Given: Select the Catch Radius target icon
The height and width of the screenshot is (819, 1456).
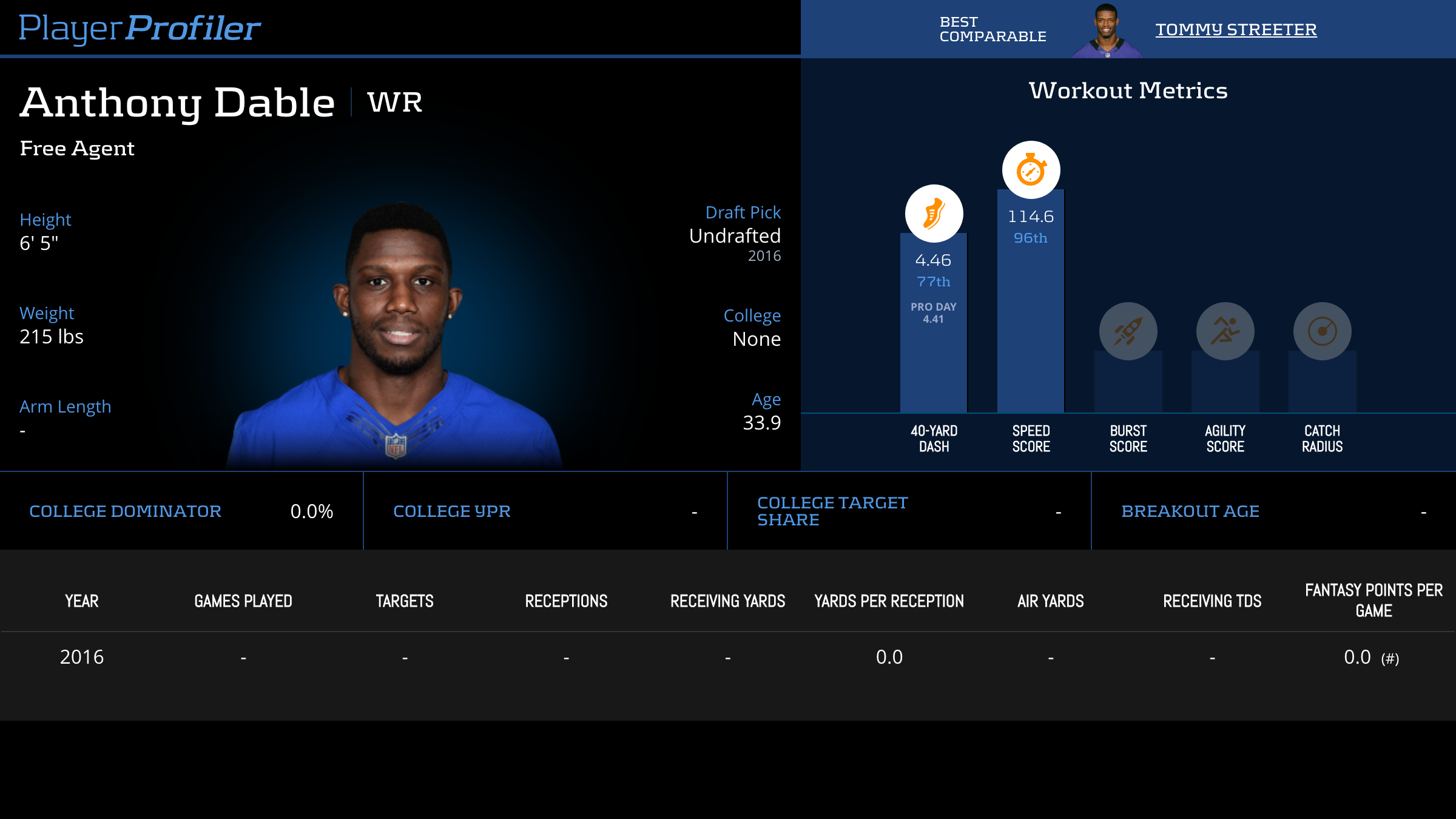Looking at the screenshot, I should 1322,331.
